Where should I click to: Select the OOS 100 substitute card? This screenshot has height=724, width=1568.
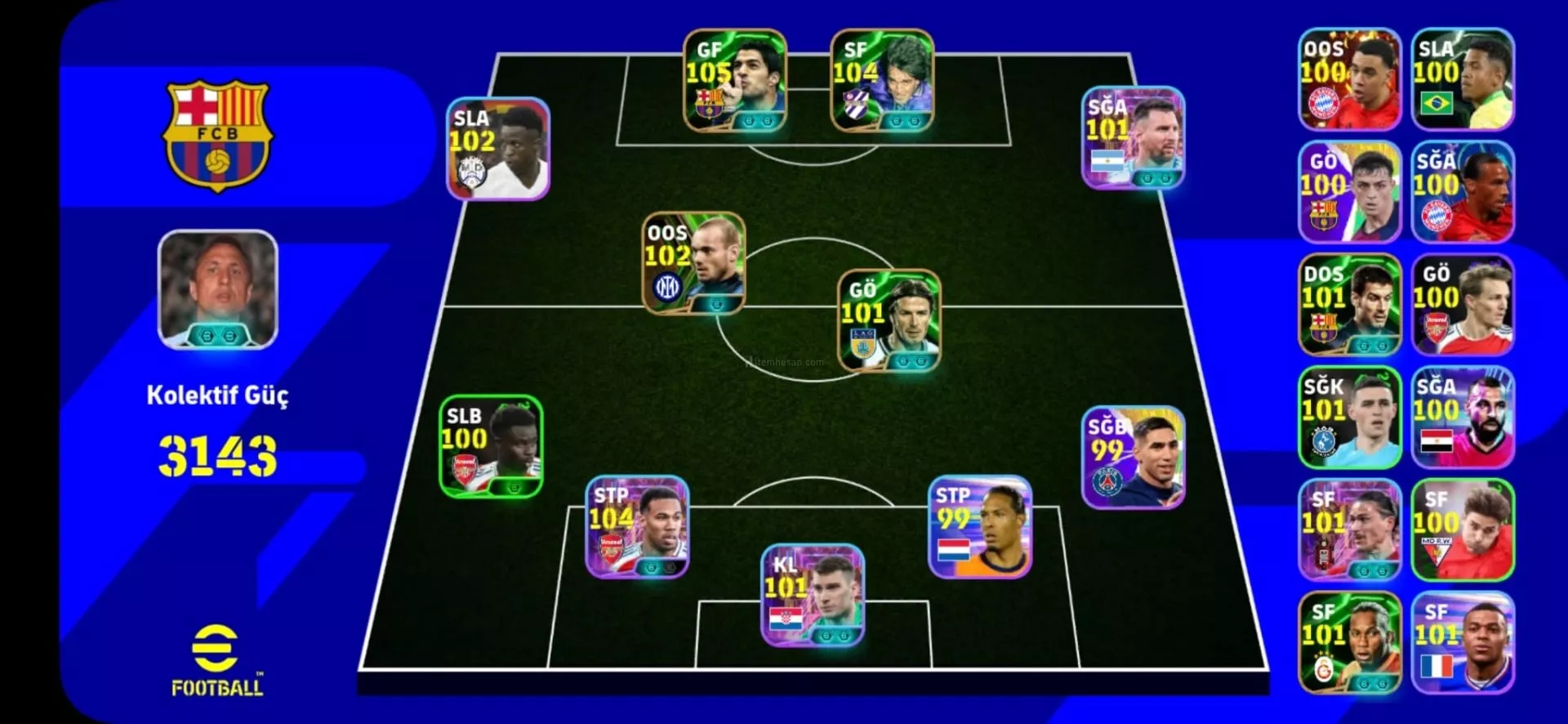(1350, 79)
